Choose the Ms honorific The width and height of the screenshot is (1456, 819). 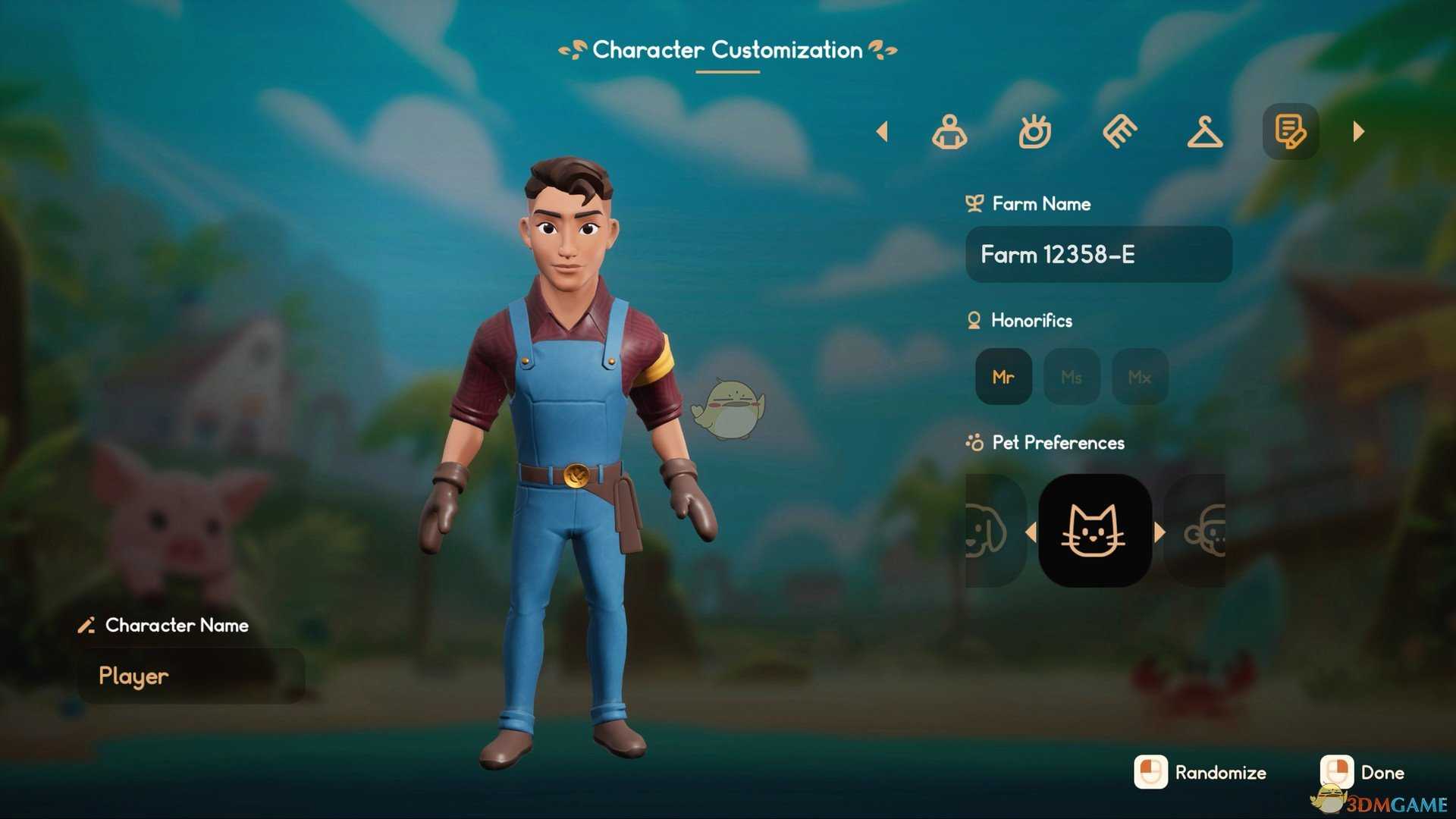1072,377
